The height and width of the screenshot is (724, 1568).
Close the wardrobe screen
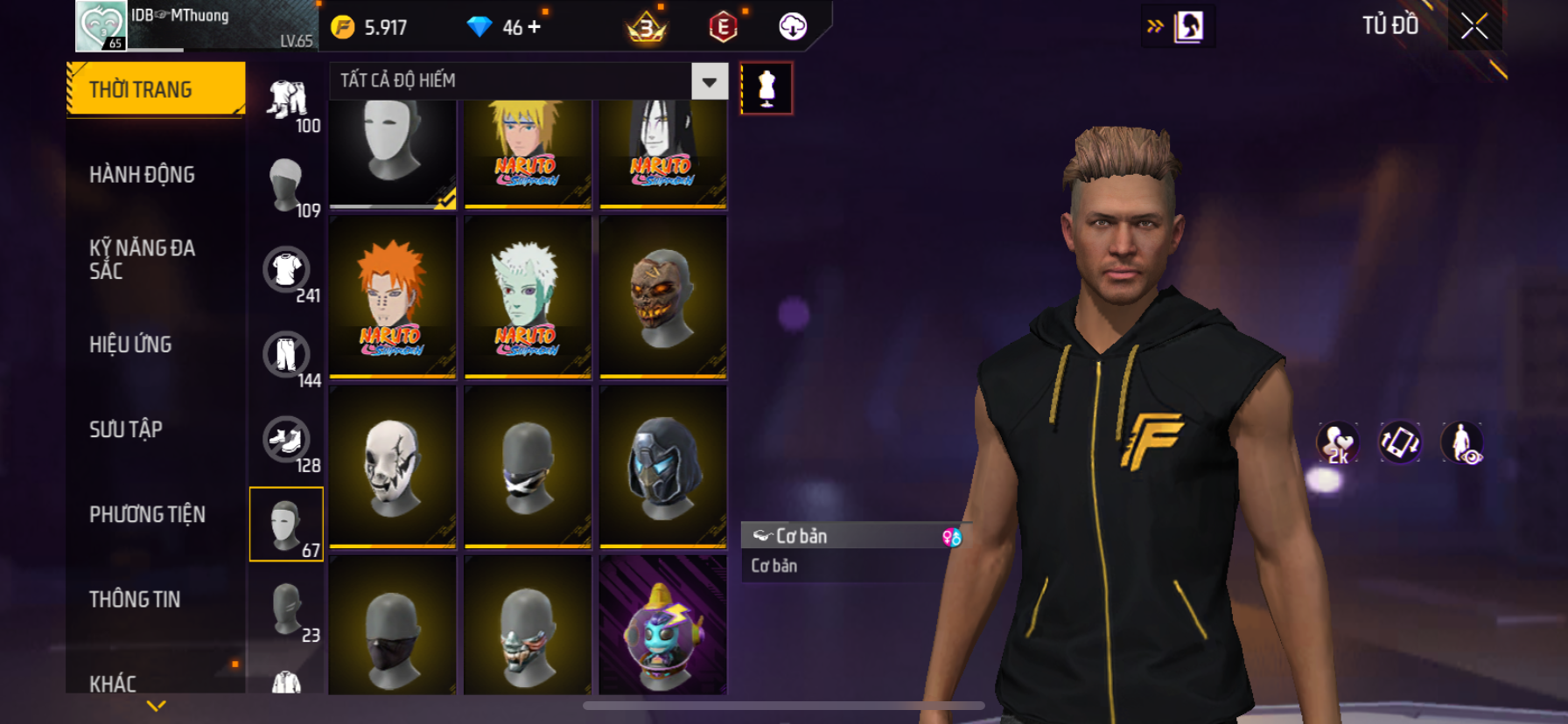pos(1473,27)
